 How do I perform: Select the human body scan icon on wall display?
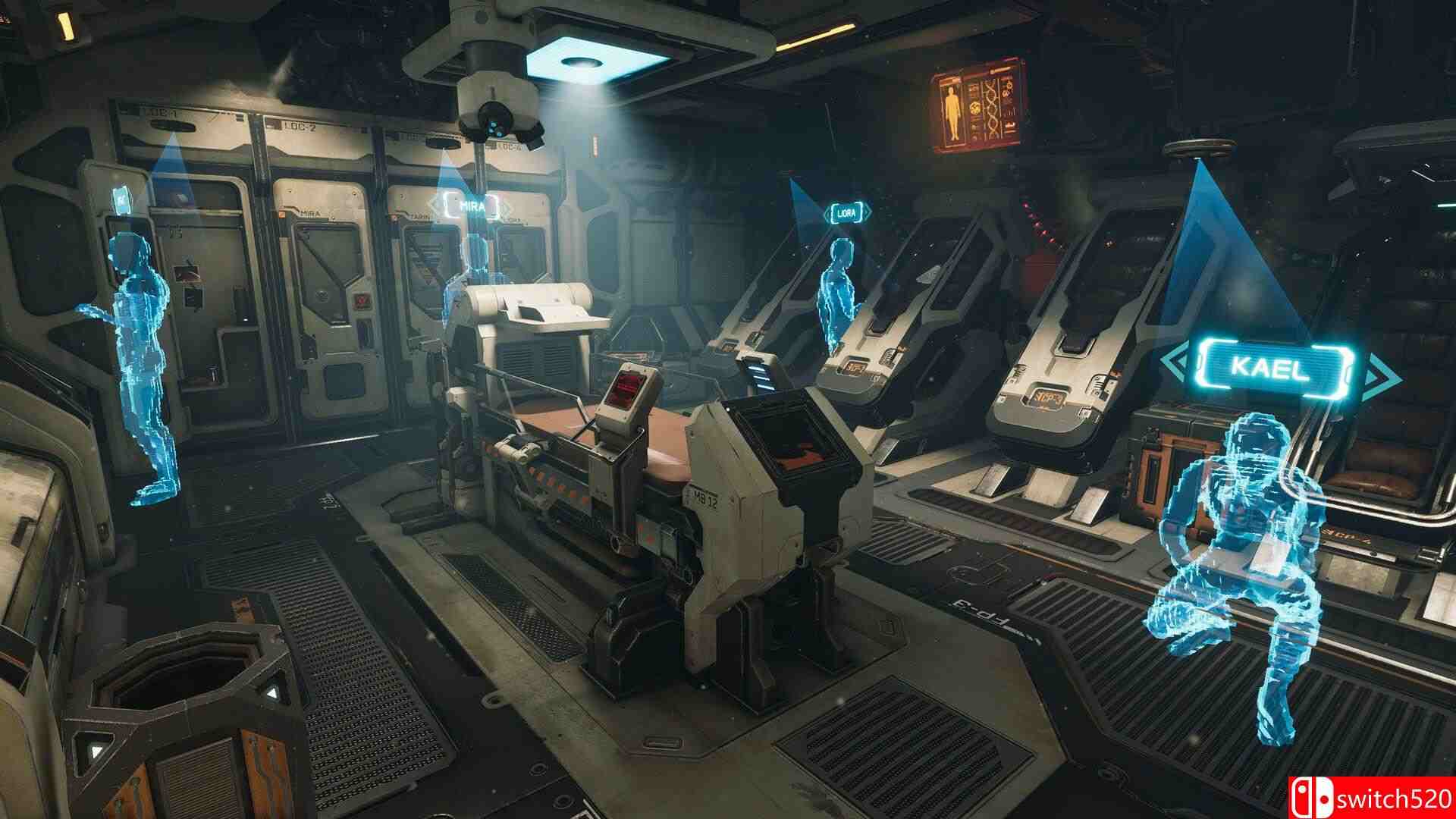951,111
